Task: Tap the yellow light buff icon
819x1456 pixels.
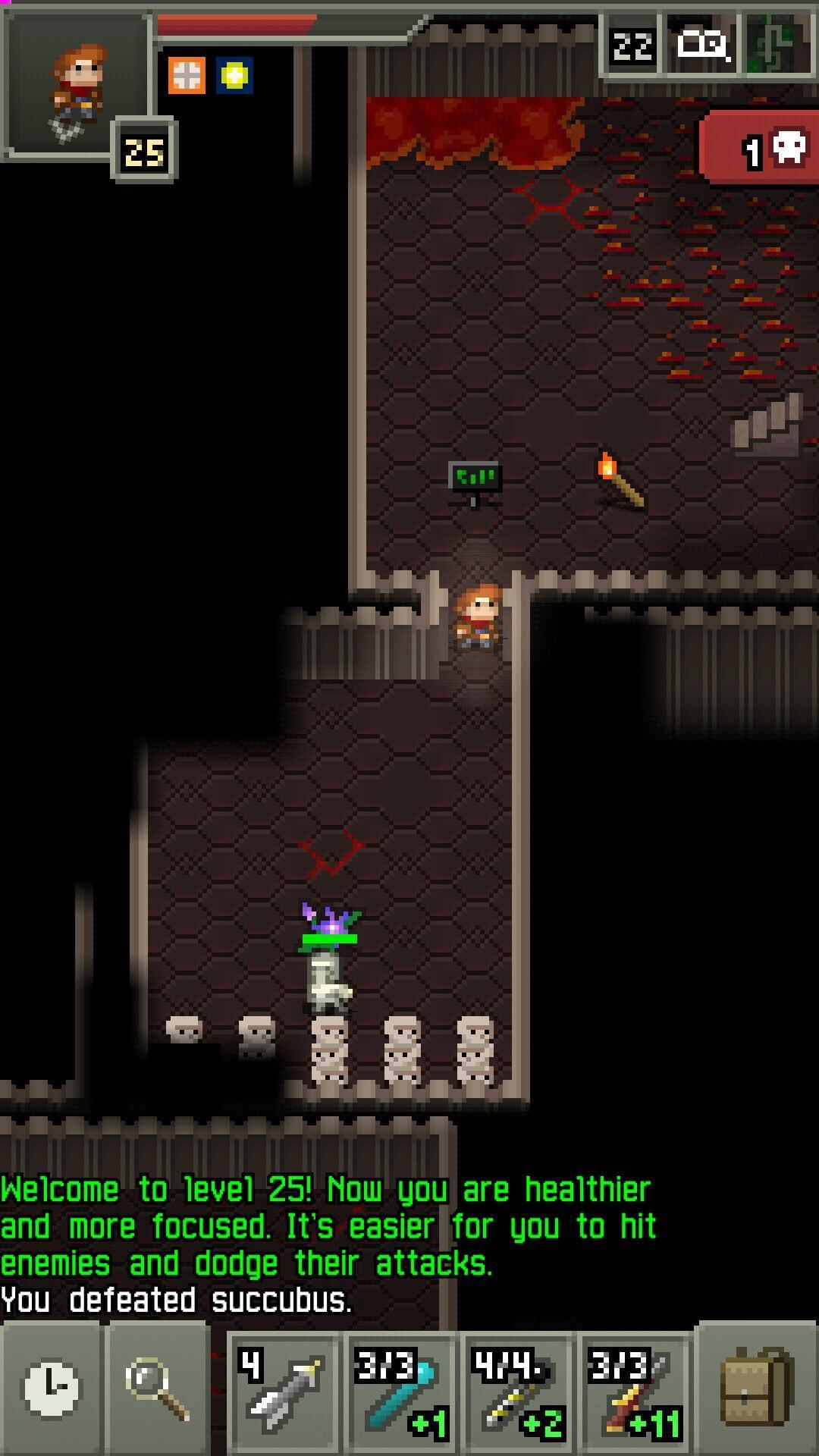Action: [x=234, y=76]
